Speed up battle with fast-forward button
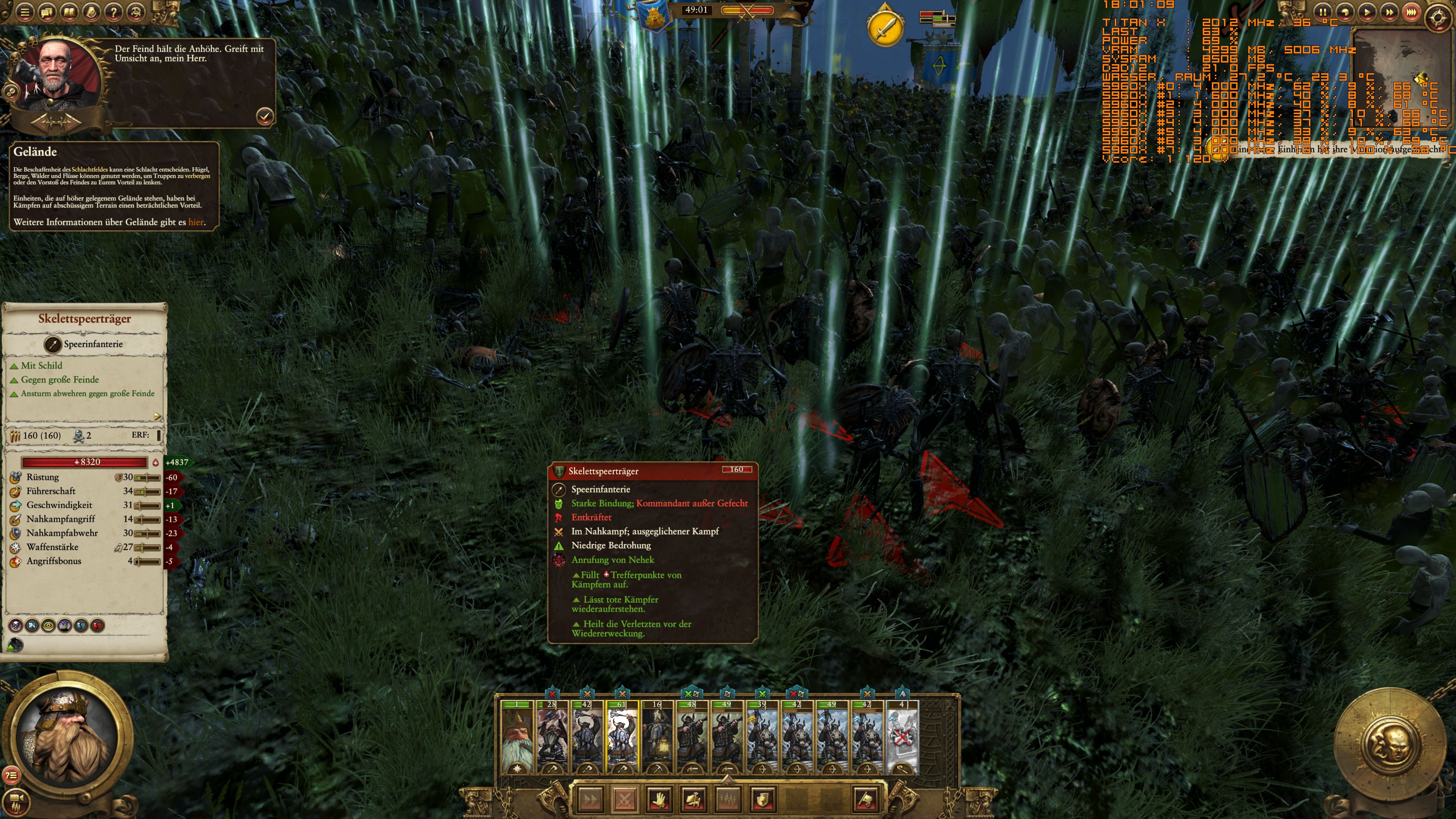This screenshot has height=819, width=1456. (1391, 11)
